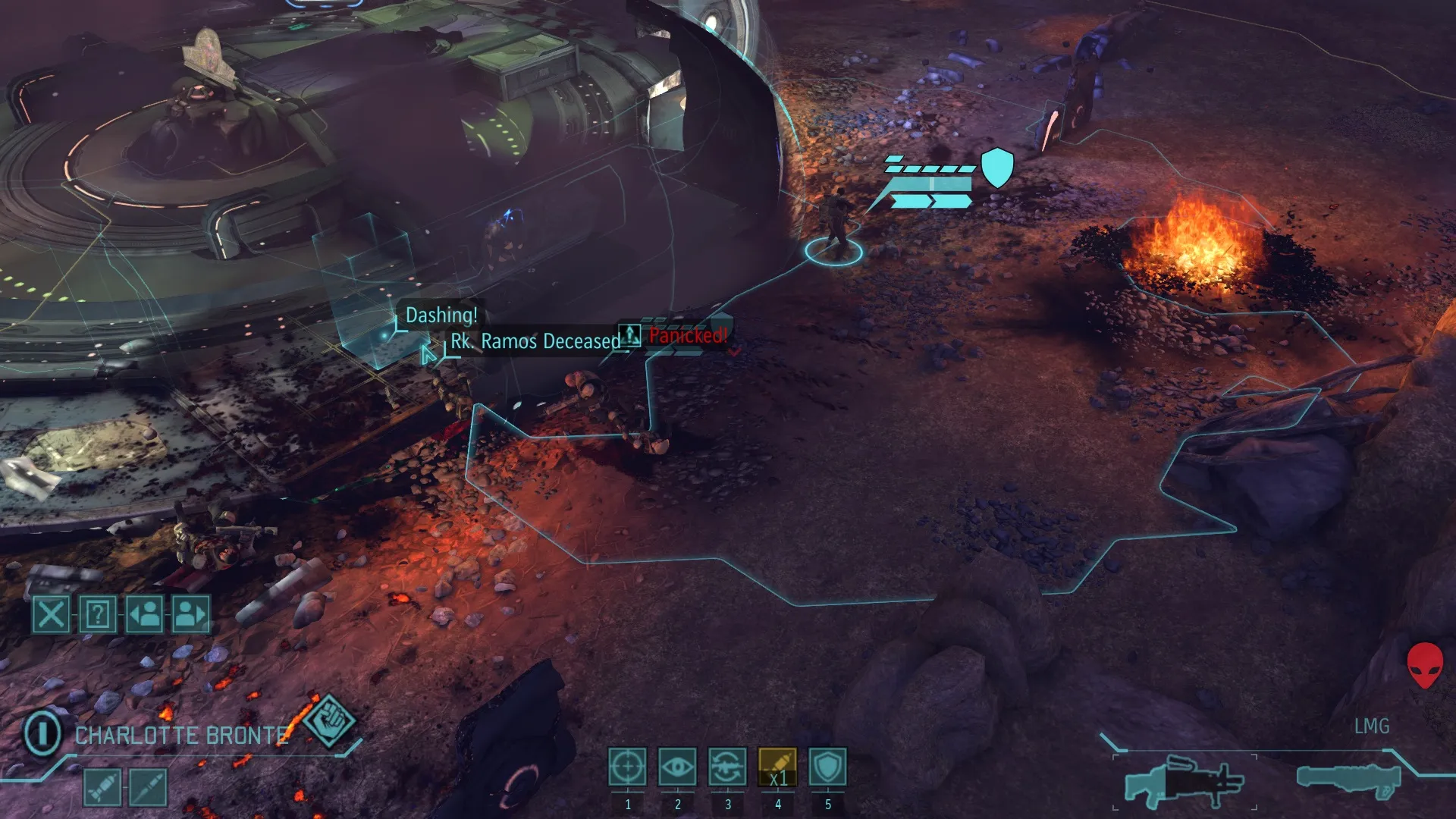Click the X end-turn button
Screen dimensions: 1456x819
point(51,613)
